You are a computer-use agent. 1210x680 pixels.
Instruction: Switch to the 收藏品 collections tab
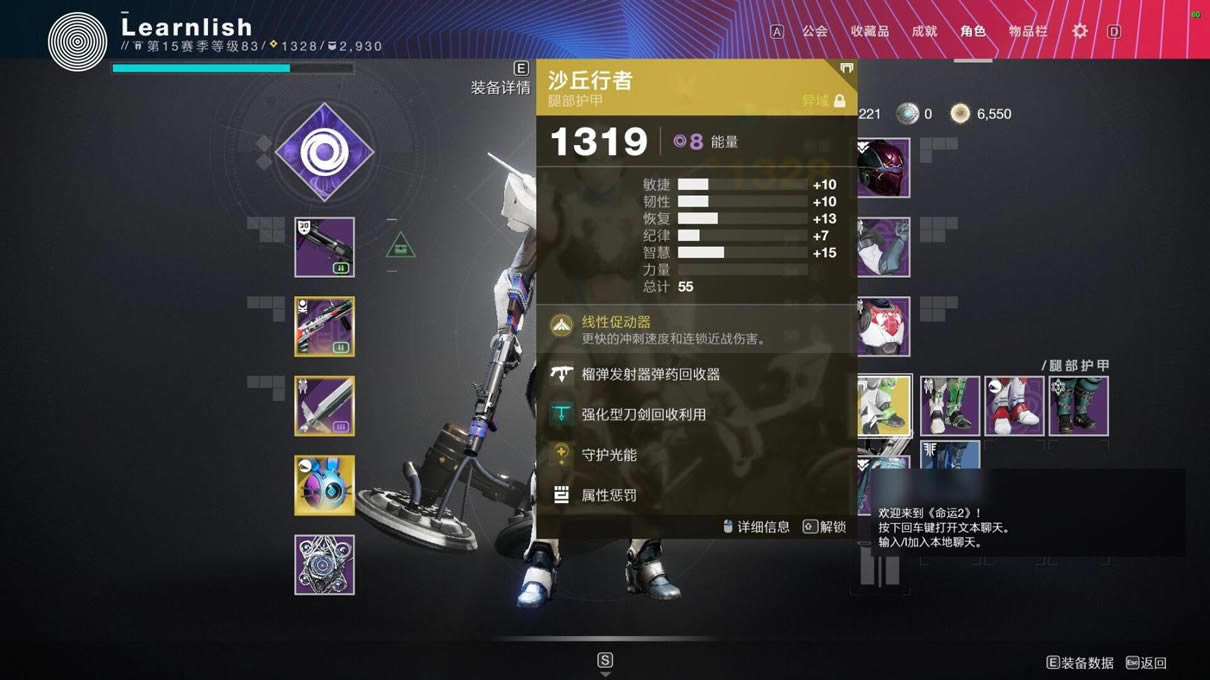tap(869, 31)
